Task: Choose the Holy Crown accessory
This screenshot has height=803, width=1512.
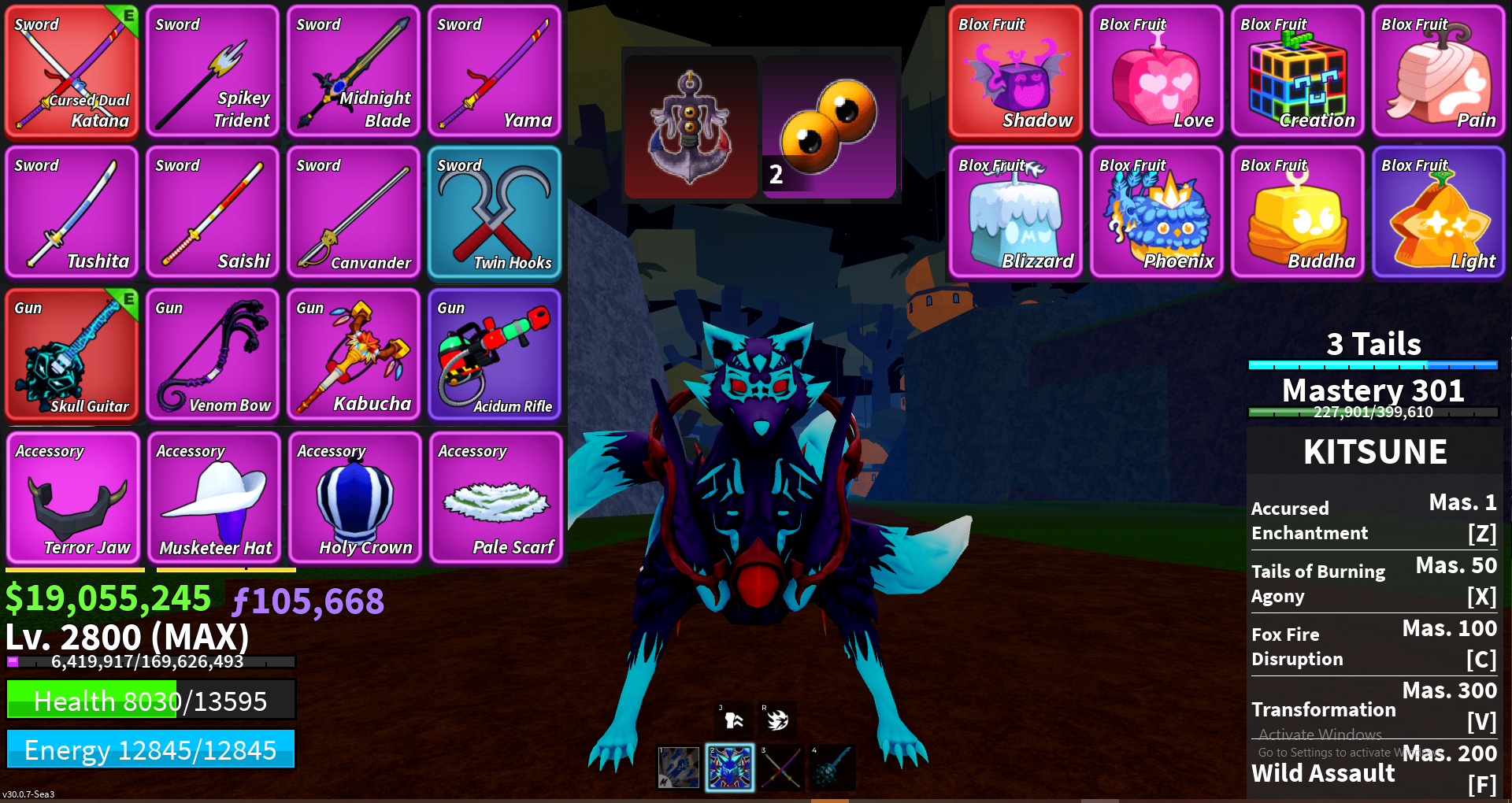Action: (355, 498)
